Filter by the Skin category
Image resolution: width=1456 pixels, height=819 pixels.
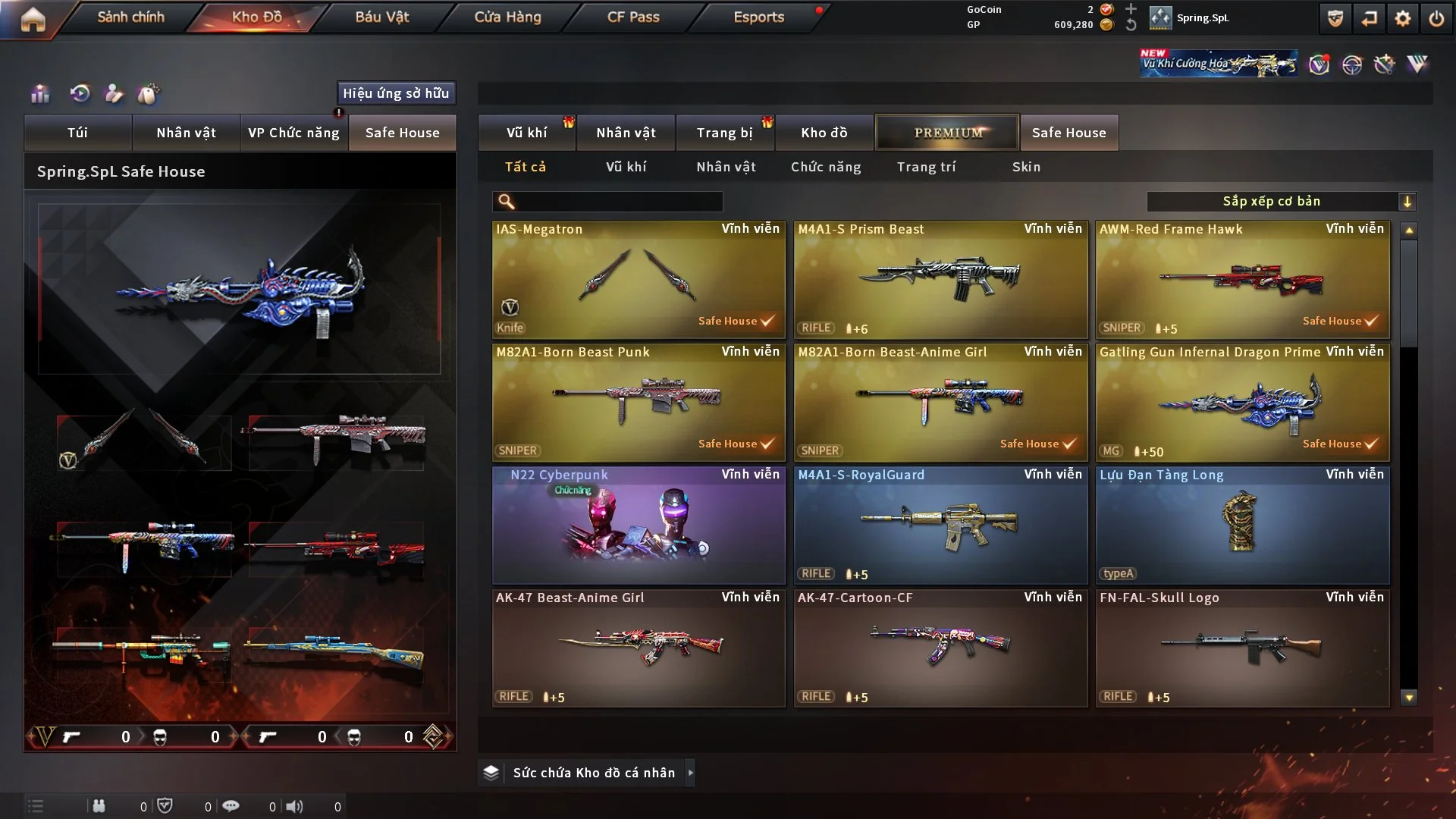1026,167
